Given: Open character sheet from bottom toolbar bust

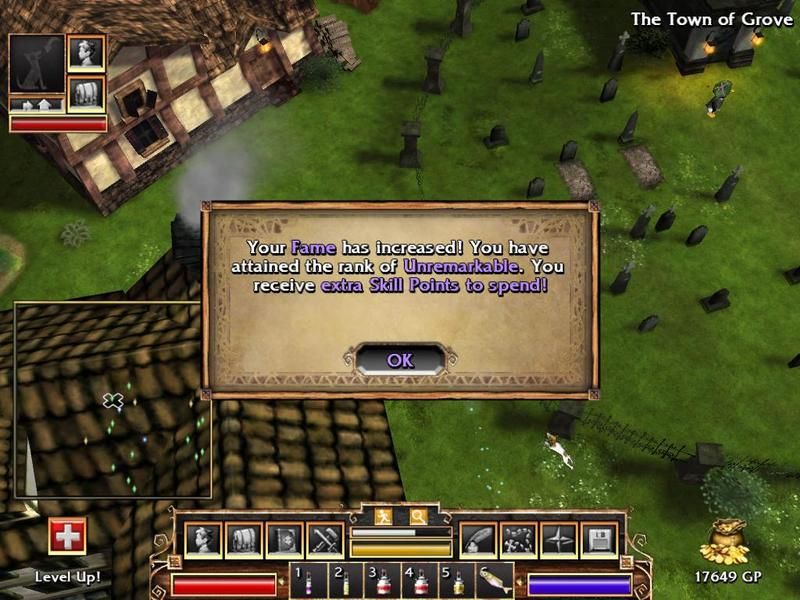Looking at the screenshot, I should pyautogui.click(x=203, y=540).
